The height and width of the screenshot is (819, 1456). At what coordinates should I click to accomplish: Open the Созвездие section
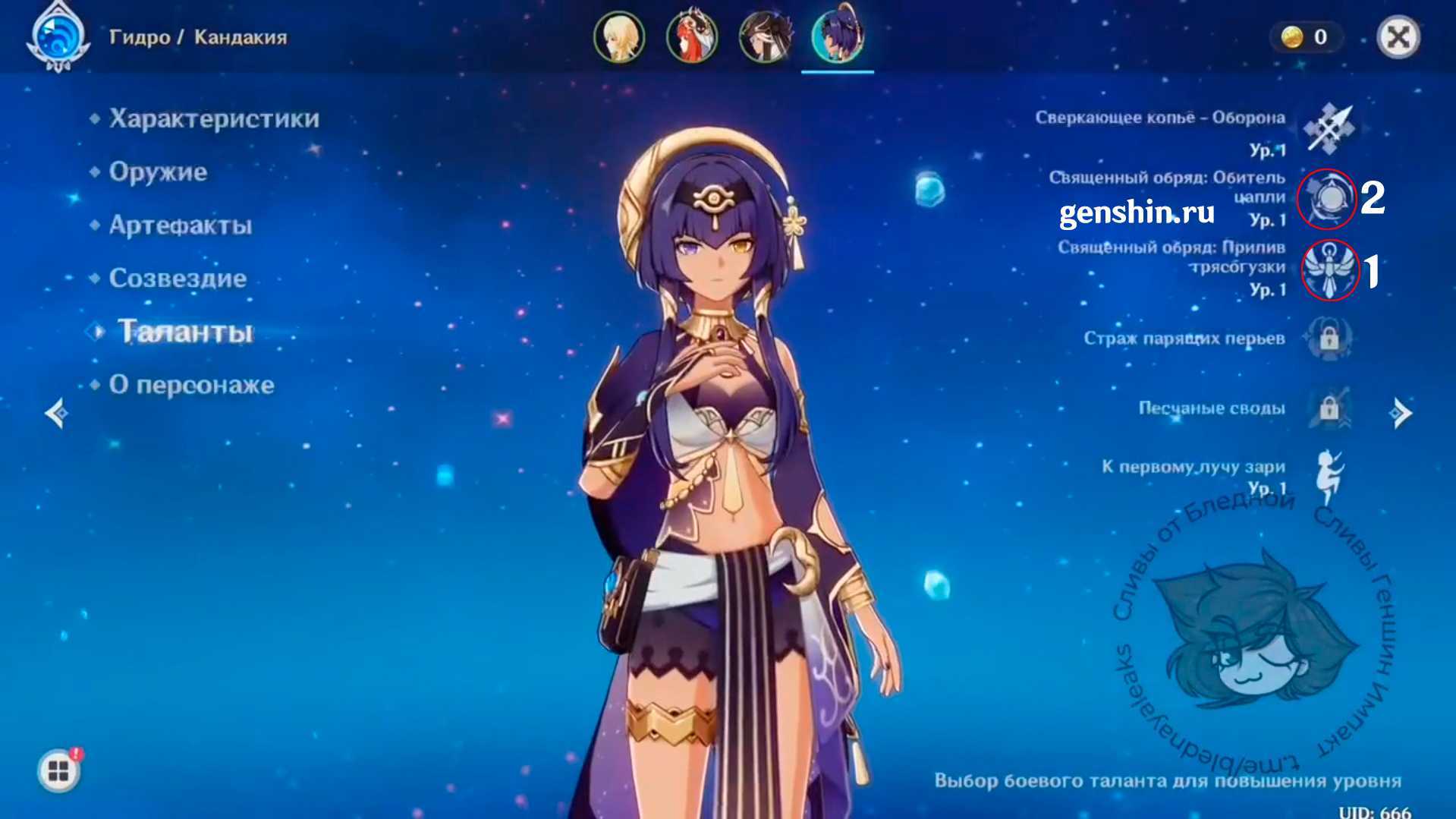(x=178, y=279)
